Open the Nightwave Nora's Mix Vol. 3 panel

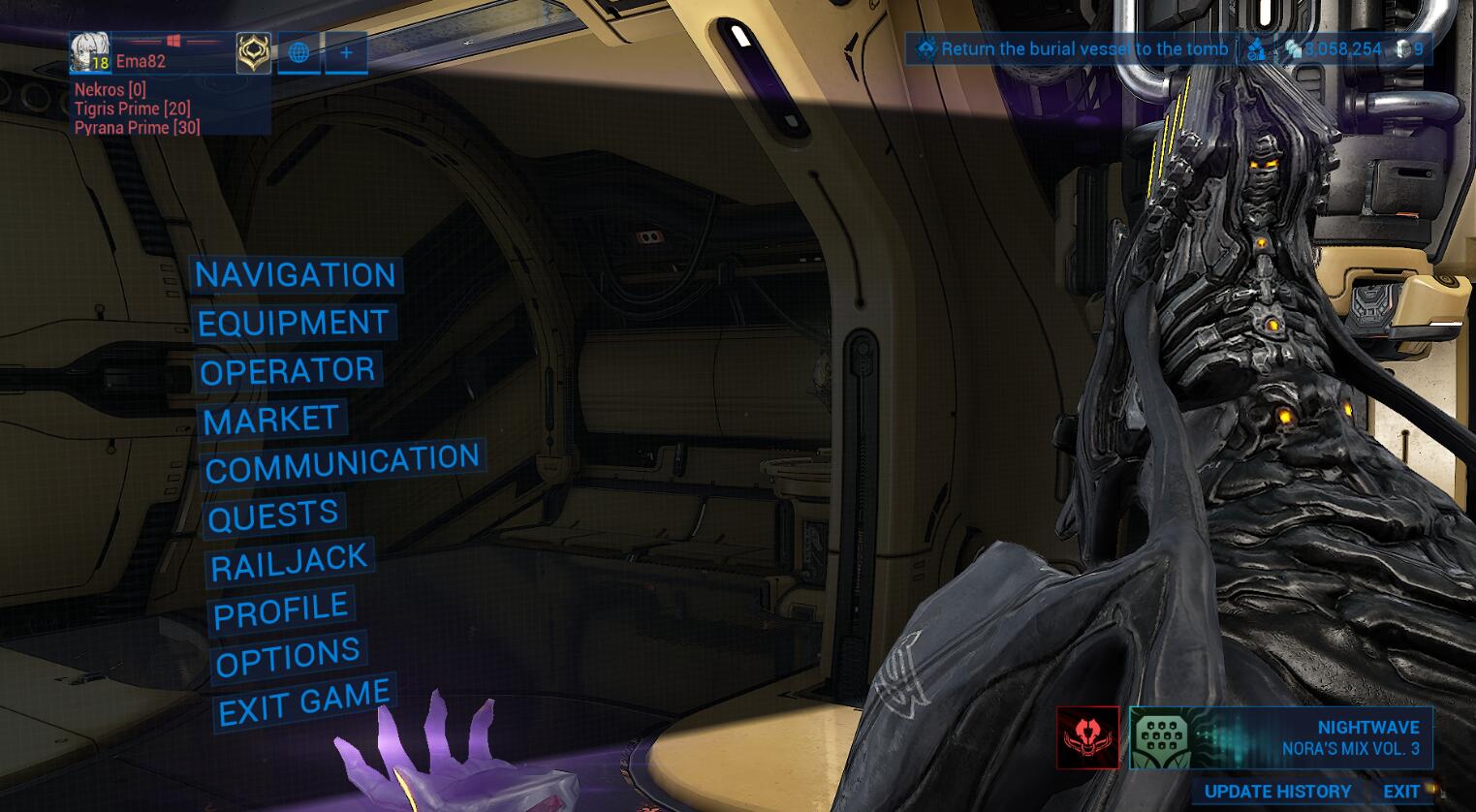click(1279, 736)
